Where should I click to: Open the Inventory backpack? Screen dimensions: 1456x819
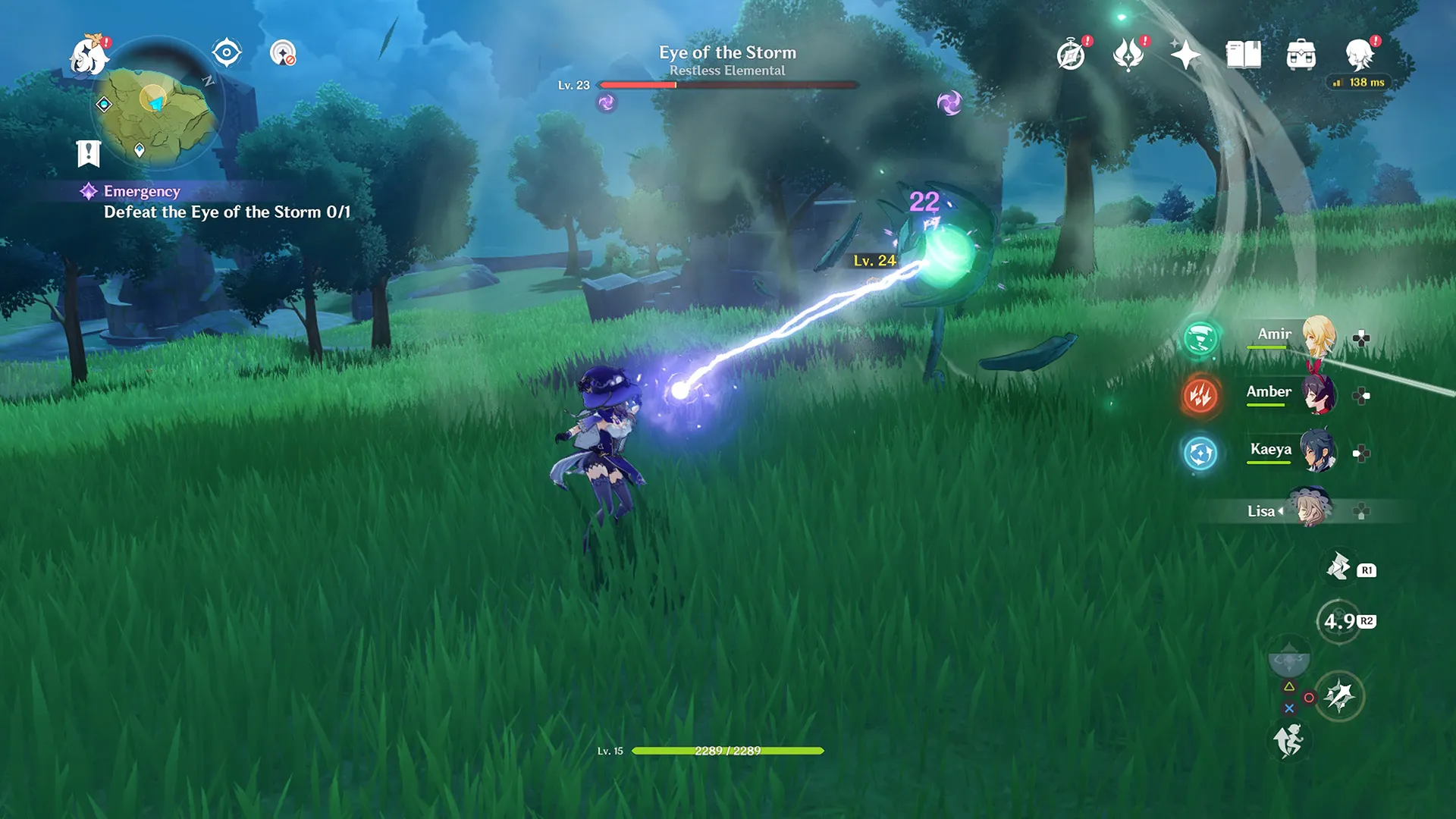[x=1301, y=55]
